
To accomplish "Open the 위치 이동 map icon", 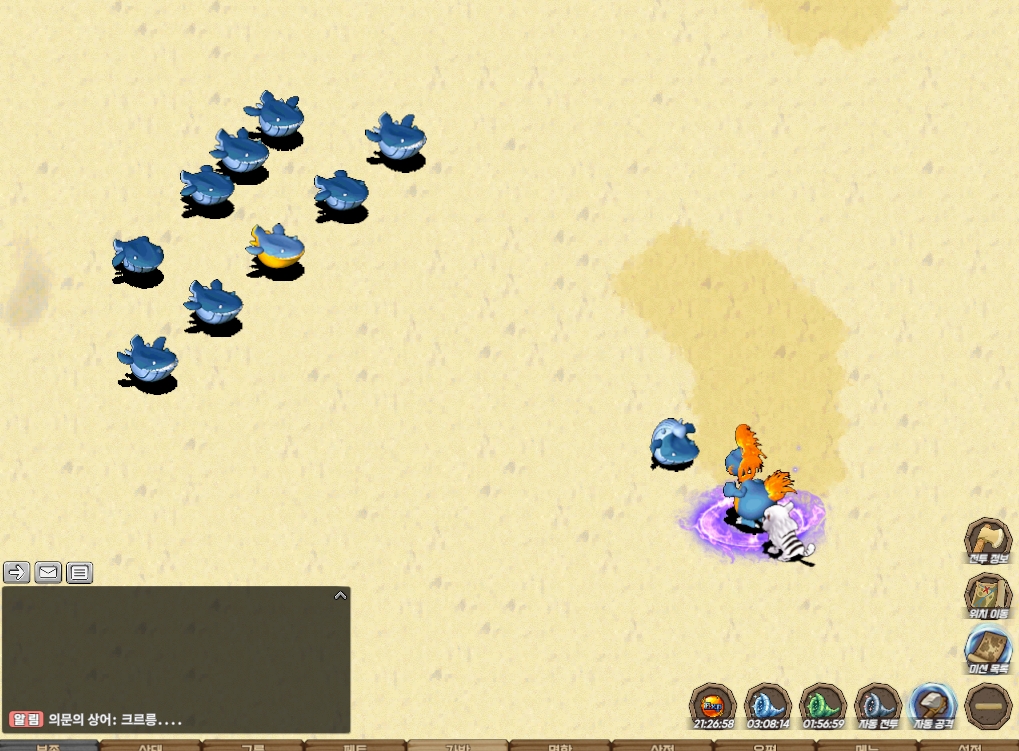I will [x=988, y=597].
